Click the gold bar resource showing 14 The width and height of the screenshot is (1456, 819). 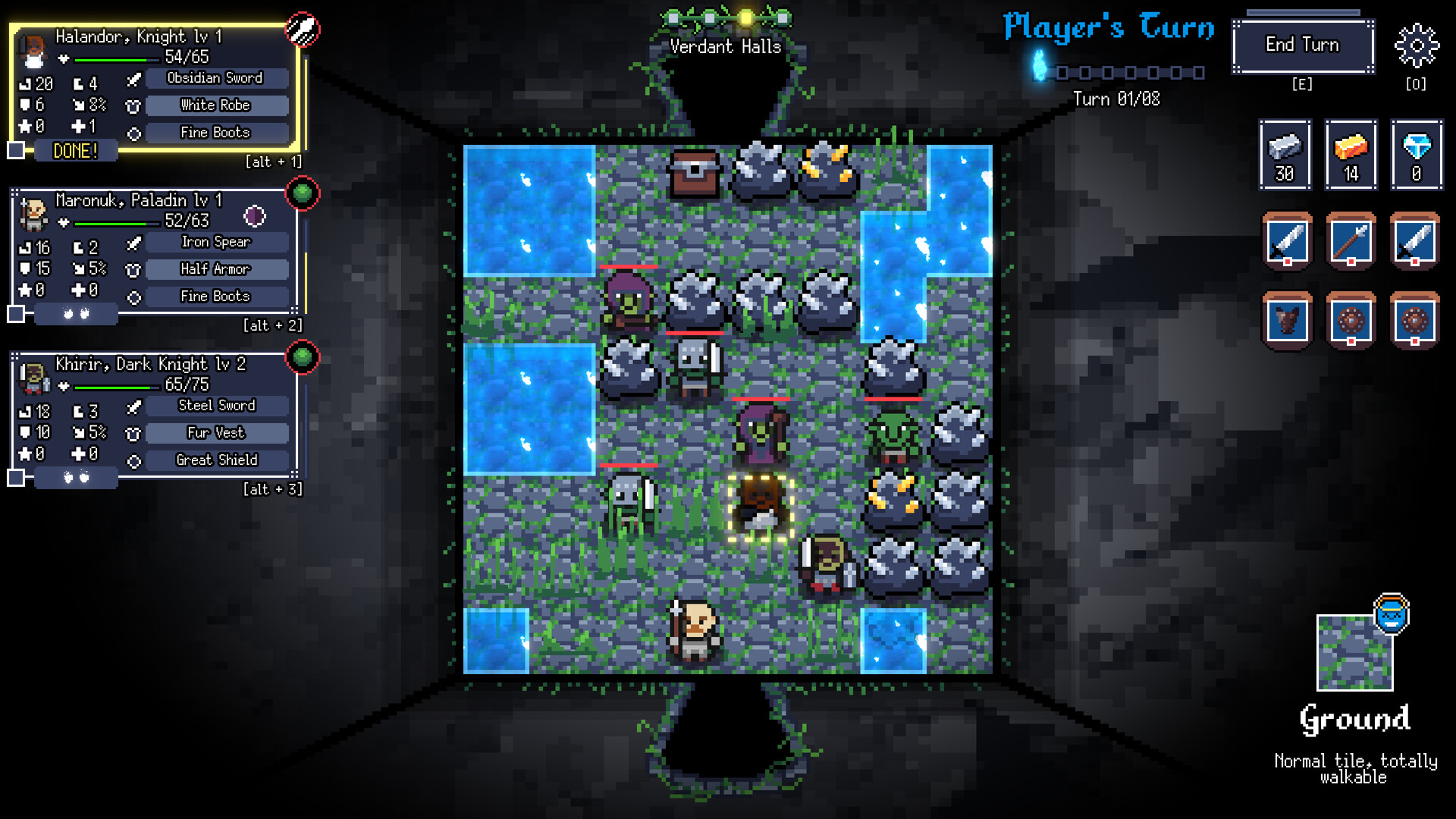(x=1351, y=154)
